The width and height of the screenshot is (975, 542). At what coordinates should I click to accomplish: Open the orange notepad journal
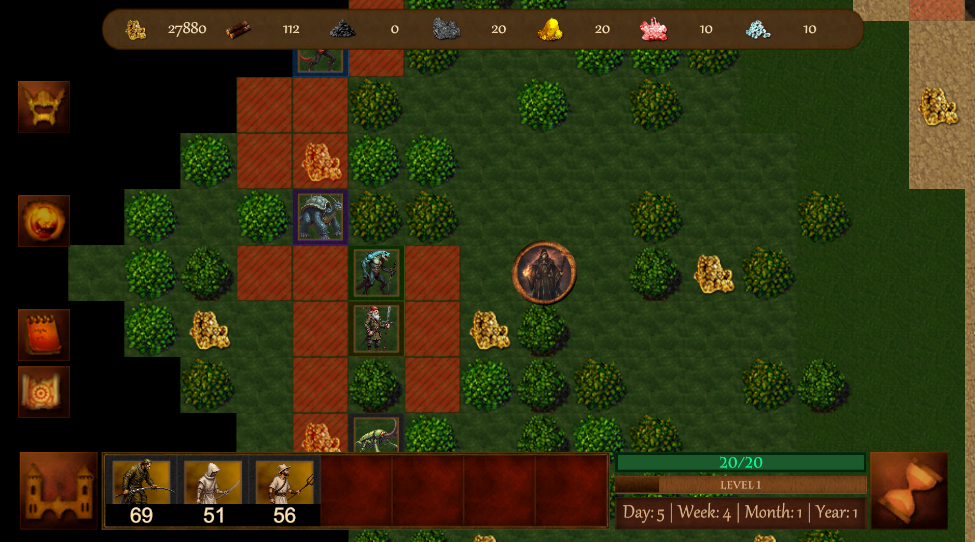click(x=44, y=334)
